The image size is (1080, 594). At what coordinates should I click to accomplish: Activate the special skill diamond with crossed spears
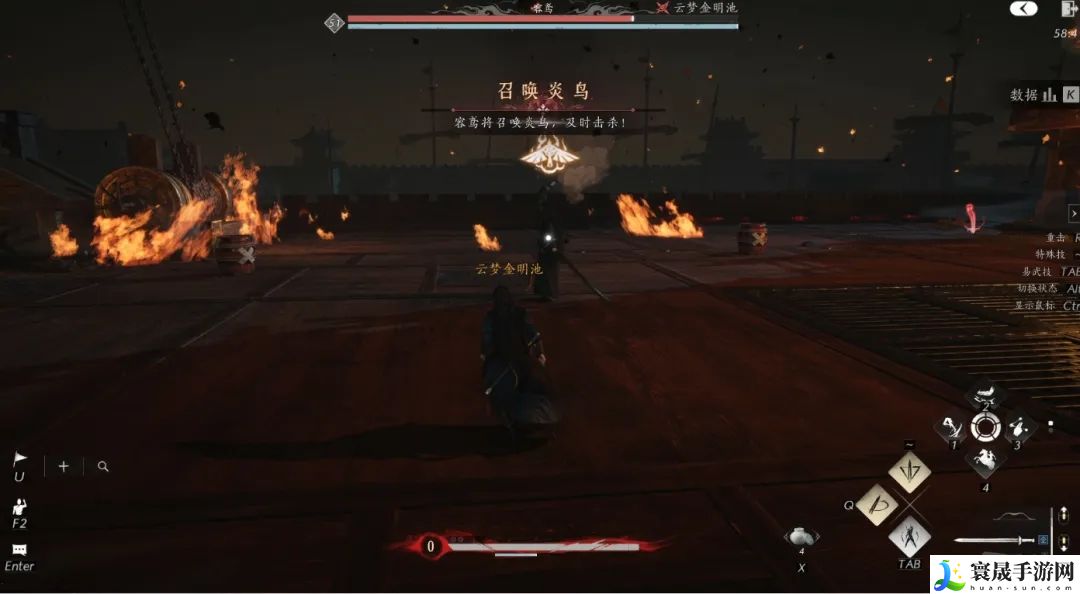tap(909, 470)
